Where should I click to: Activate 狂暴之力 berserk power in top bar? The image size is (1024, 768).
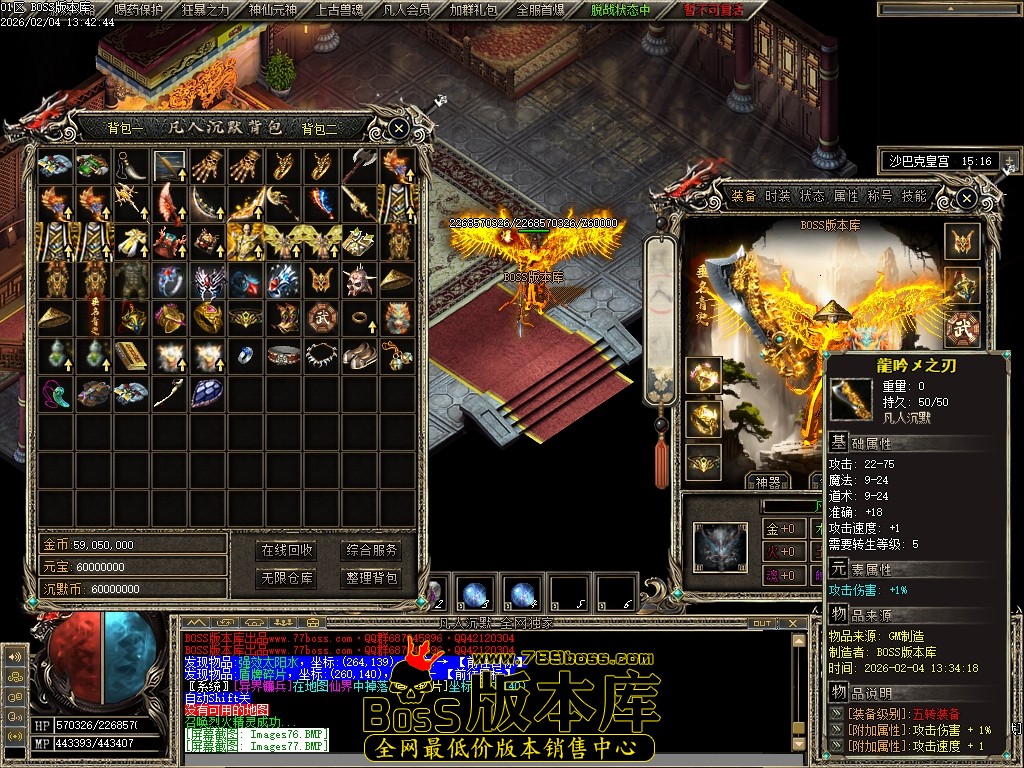coord(205,10)
